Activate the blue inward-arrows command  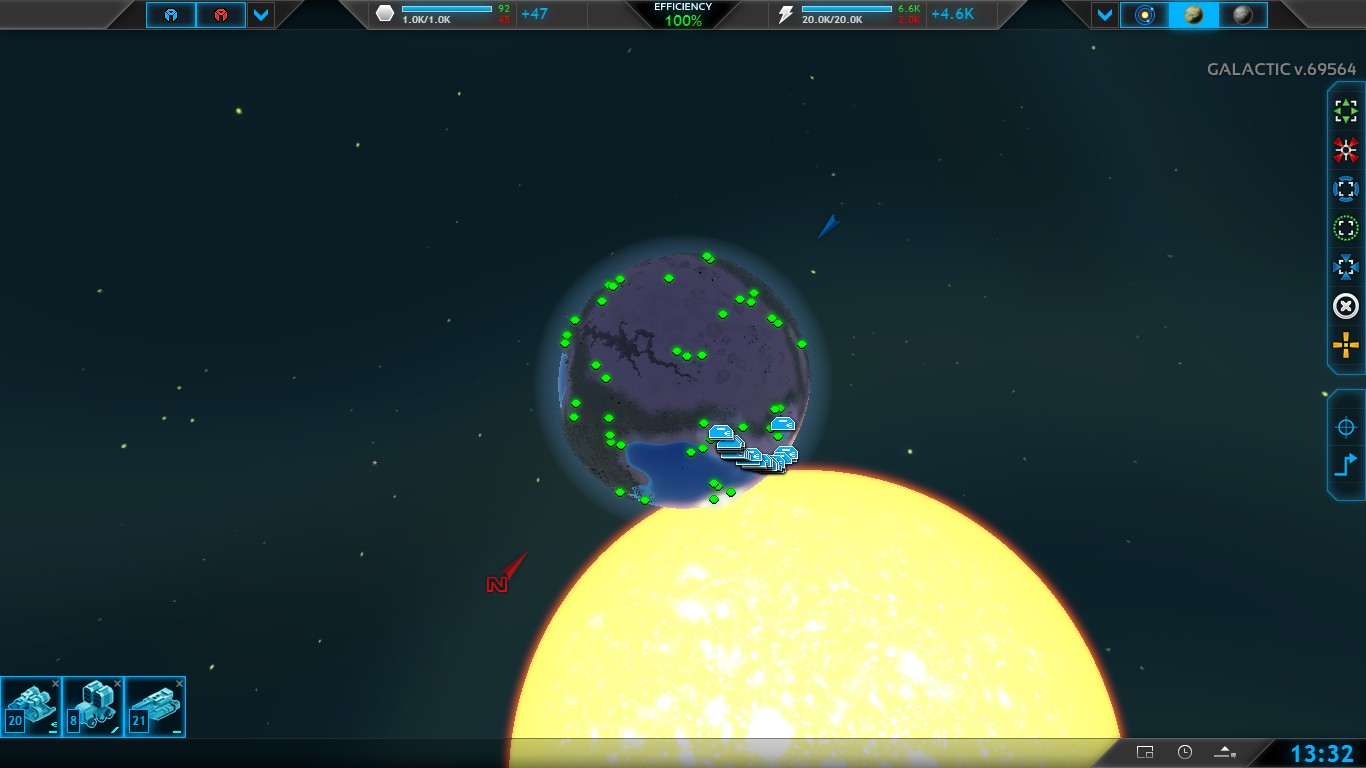pyautogui.click(x=1346, y=267)
